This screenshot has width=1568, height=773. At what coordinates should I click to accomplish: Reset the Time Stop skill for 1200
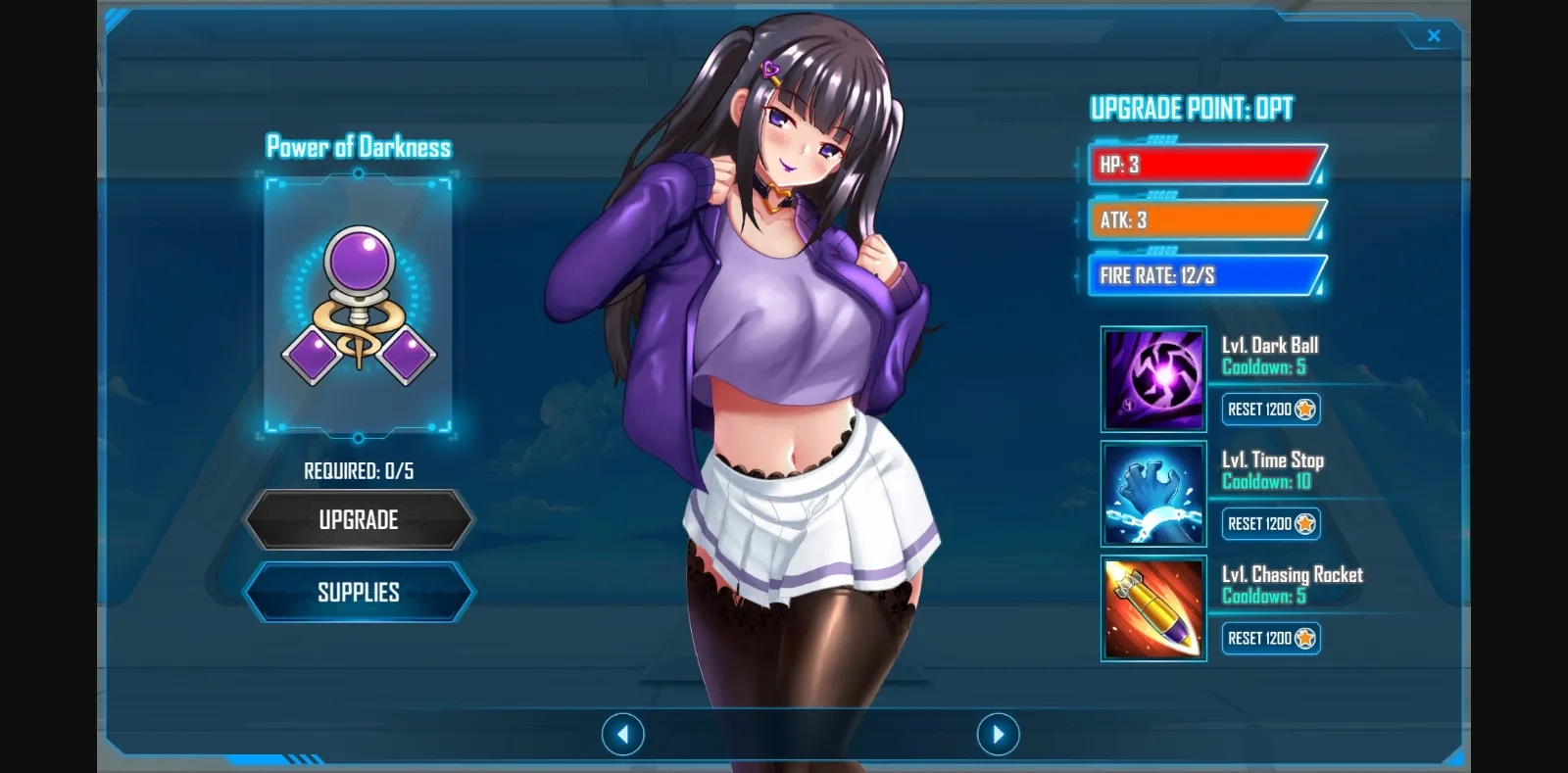point(1264,524)
